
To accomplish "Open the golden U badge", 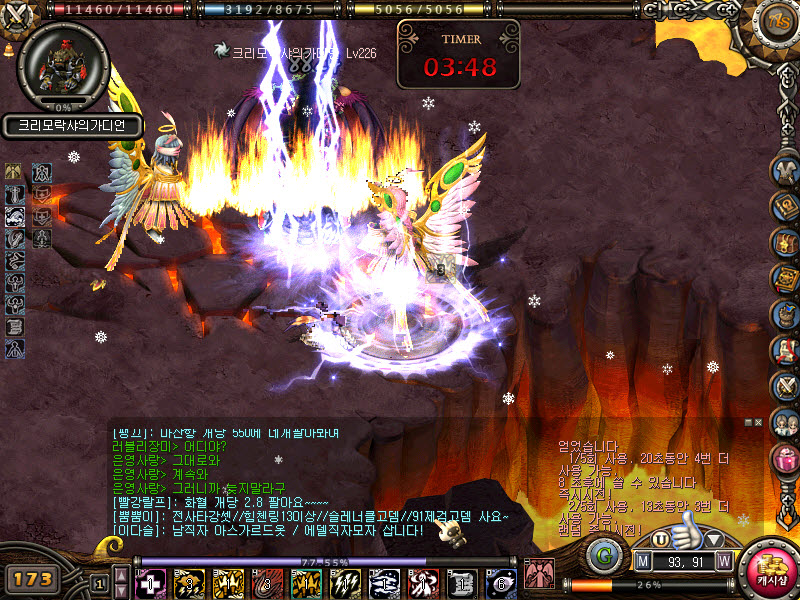I will [x=660, y=539].
